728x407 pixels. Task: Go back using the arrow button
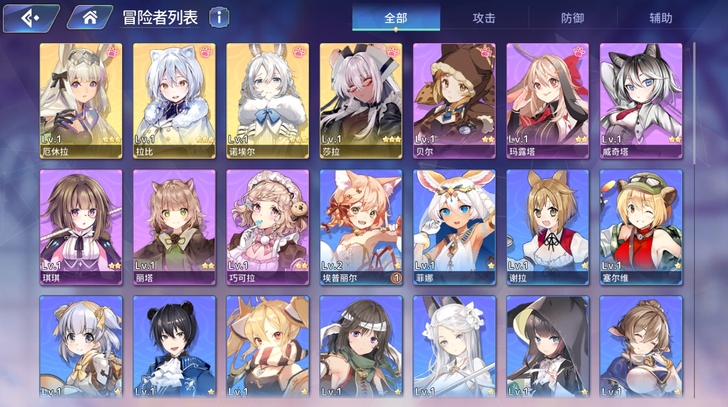coord(29,17)
